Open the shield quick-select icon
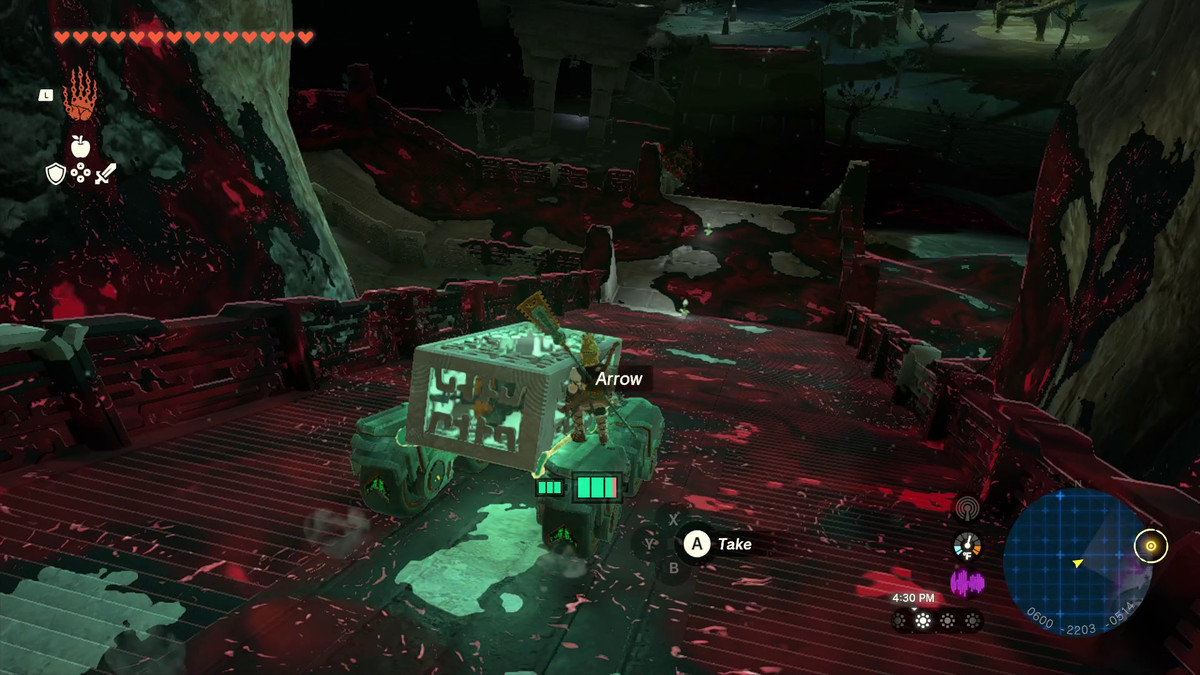Image resolution: width=1200 pixels, height=675 pixels. coord(56,174)
